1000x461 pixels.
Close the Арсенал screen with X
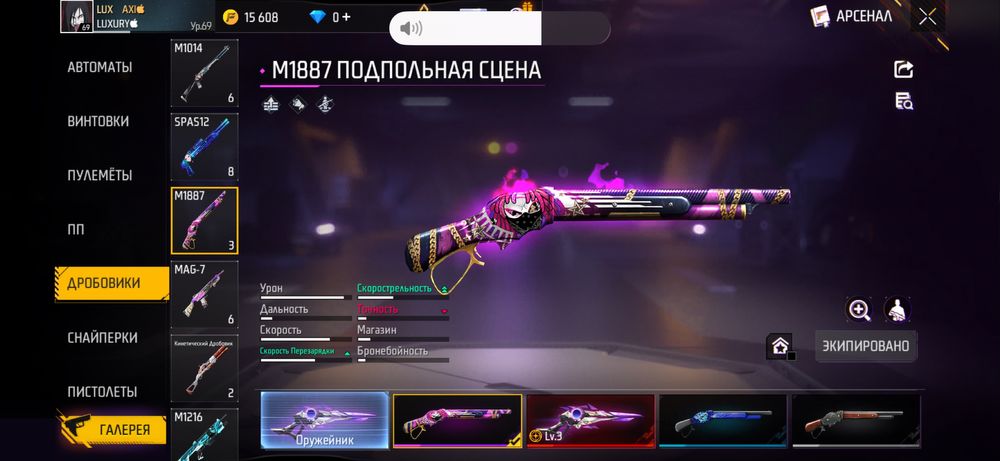[928, 16]
